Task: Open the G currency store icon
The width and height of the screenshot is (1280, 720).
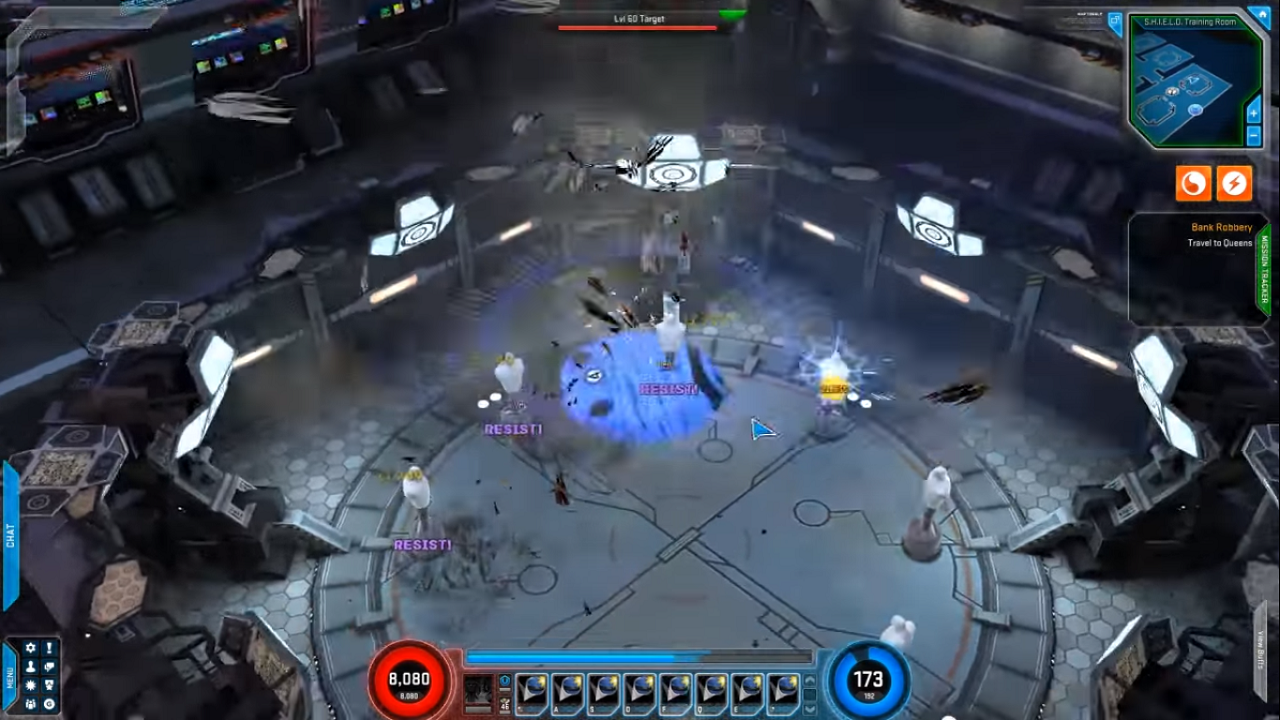Action: [x=49, y=704]
